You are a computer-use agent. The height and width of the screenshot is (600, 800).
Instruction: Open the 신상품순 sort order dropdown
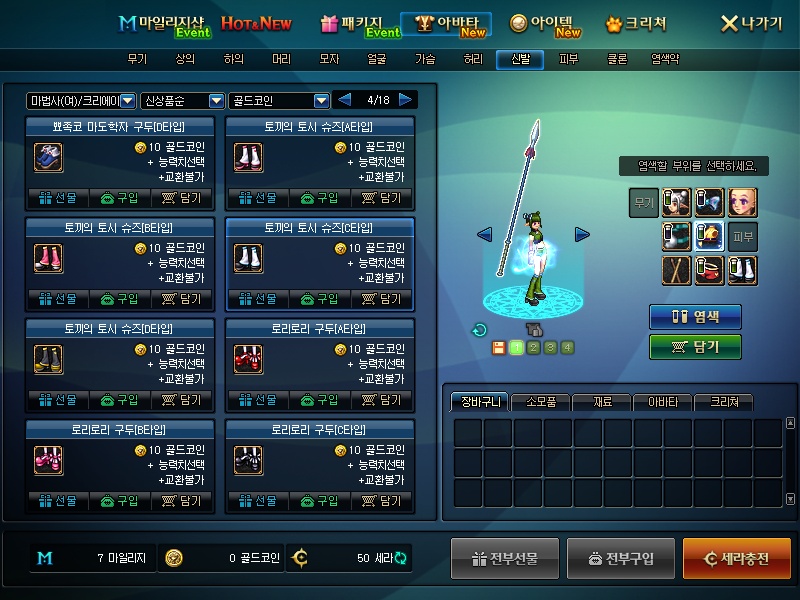(x=216, y=101)
